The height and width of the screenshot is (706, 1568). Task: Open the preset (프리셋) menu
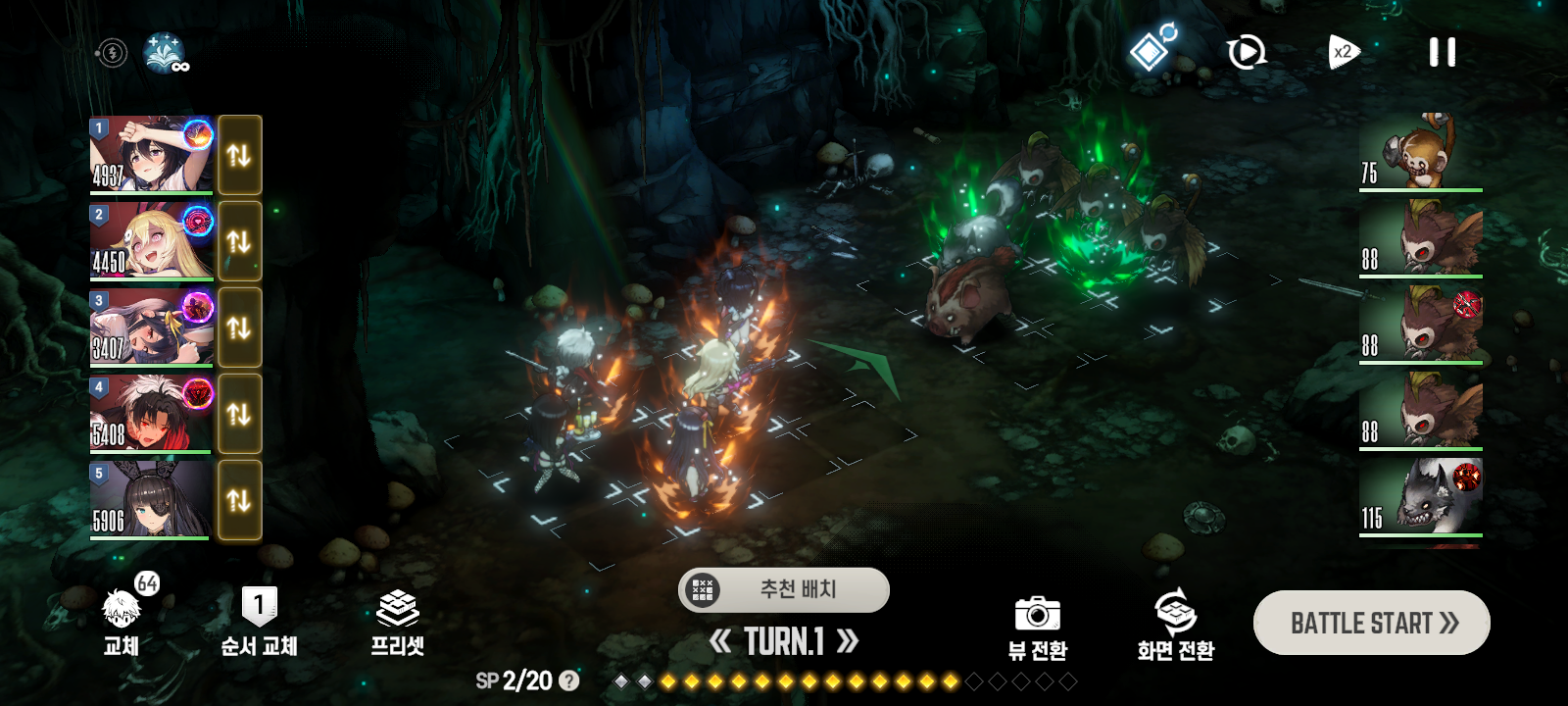coord(397,624)
